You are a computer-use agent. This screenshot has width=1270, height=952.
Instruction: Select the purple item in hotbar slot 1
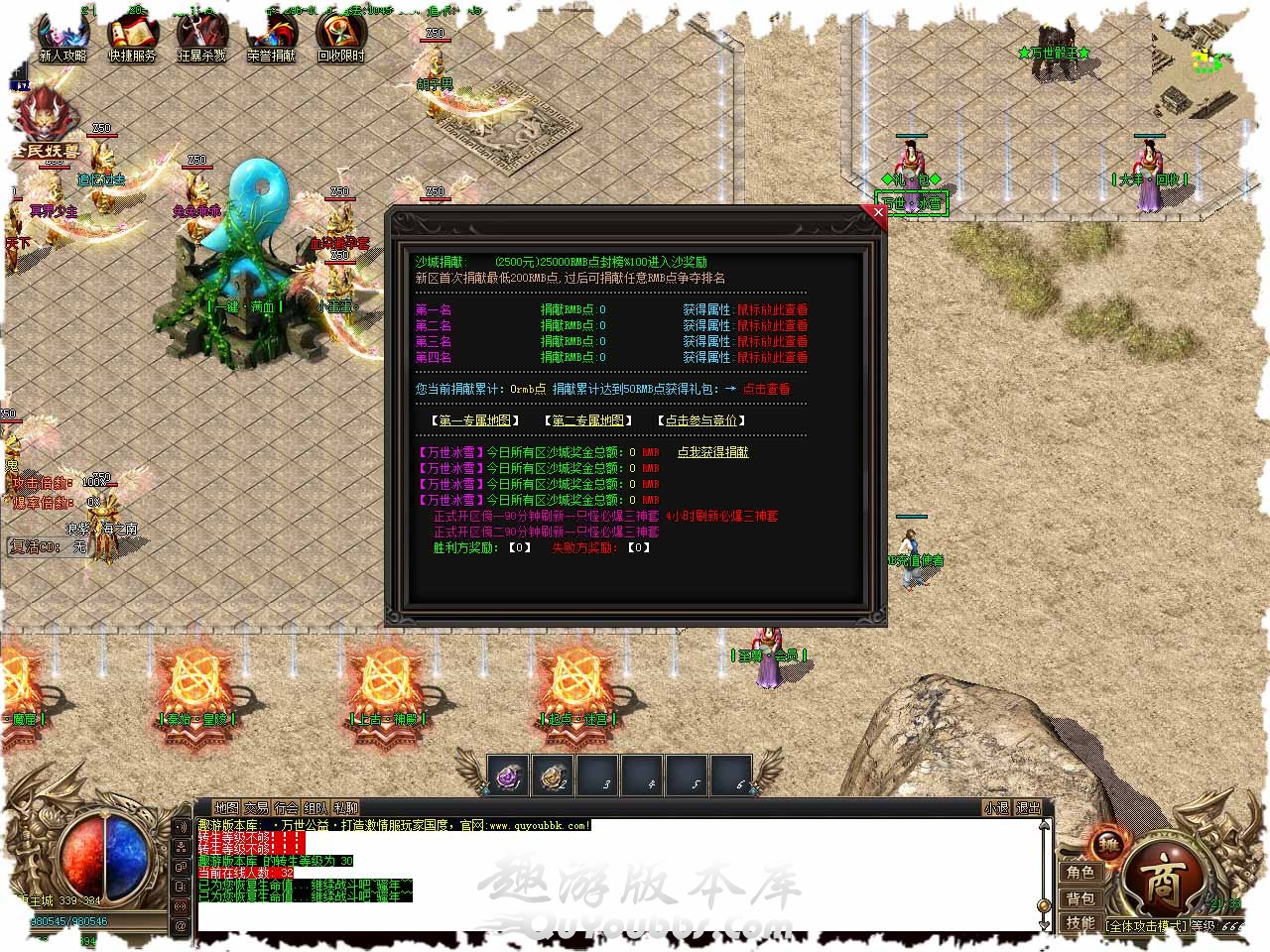(510, 776)
